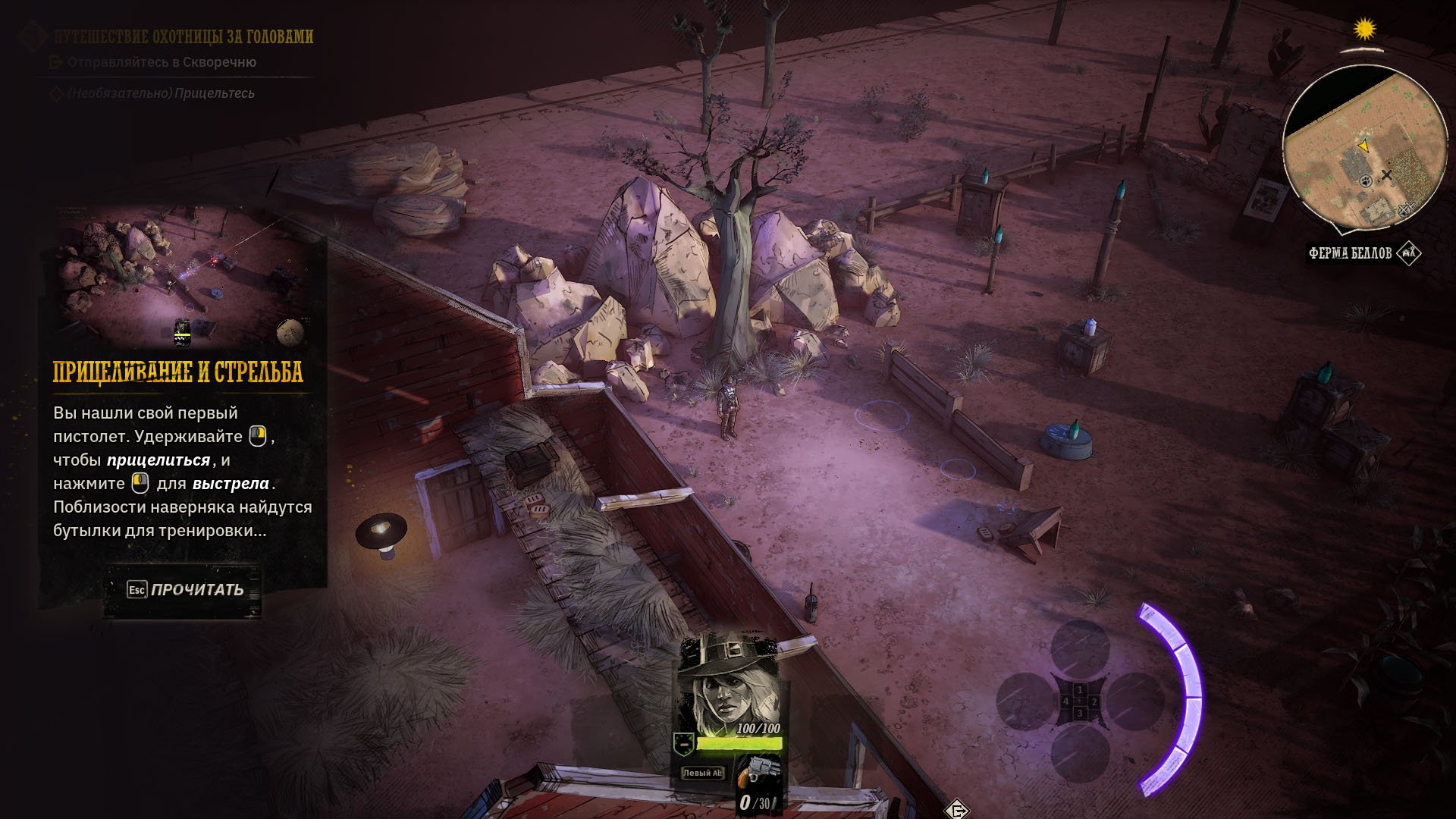Click the green shield status icon
Viewport: 1456px width, 819px height.
[x=683, y=744]
